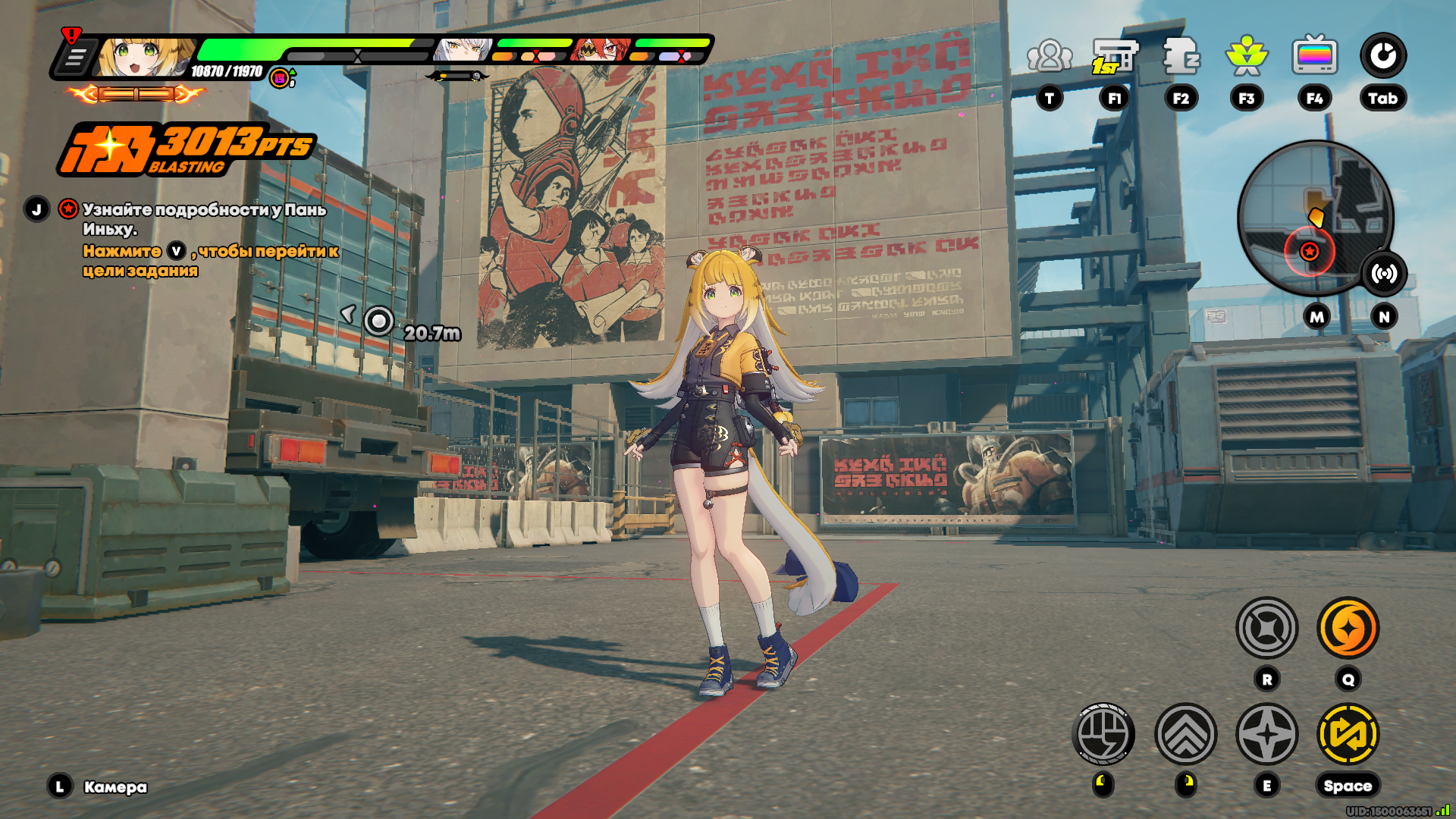Switch to the white-haired teammate portrait
The height and width of the screenshot is (819, 1456).
(x=463, y=50)
